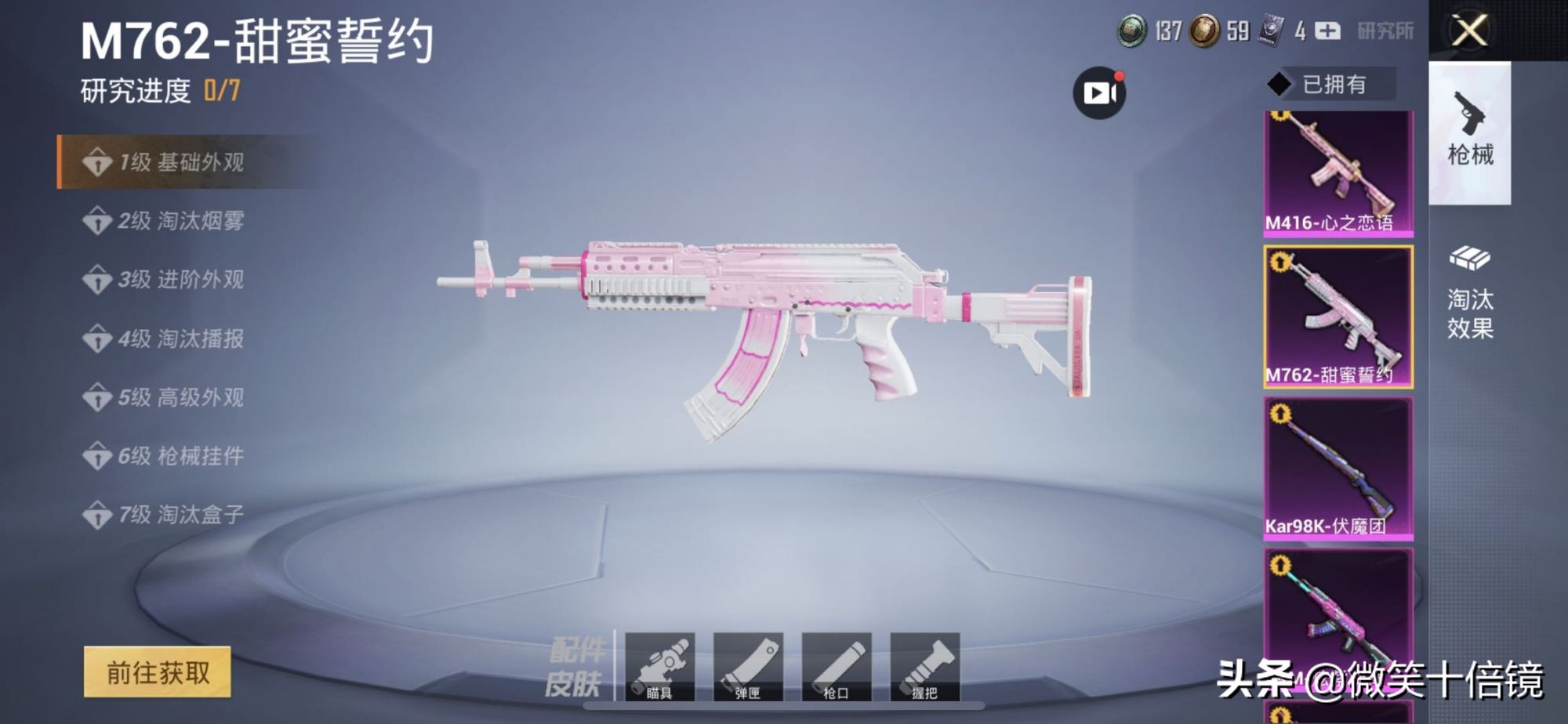
Task: Select level 7 淘汰盒子 entry
Action: (x=180, y=515)
